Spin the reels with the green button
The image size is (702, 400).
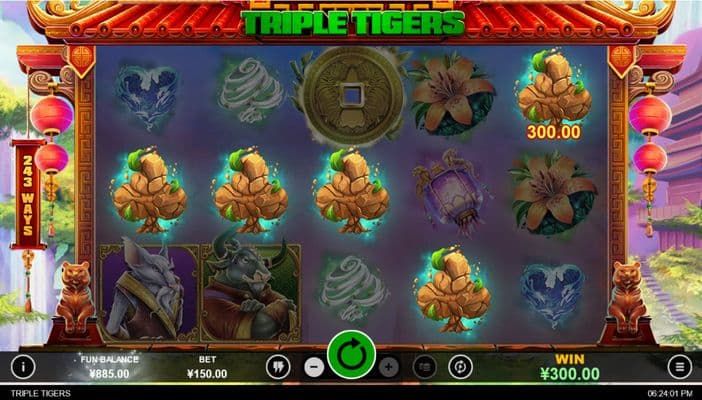[x=351, y=355]
